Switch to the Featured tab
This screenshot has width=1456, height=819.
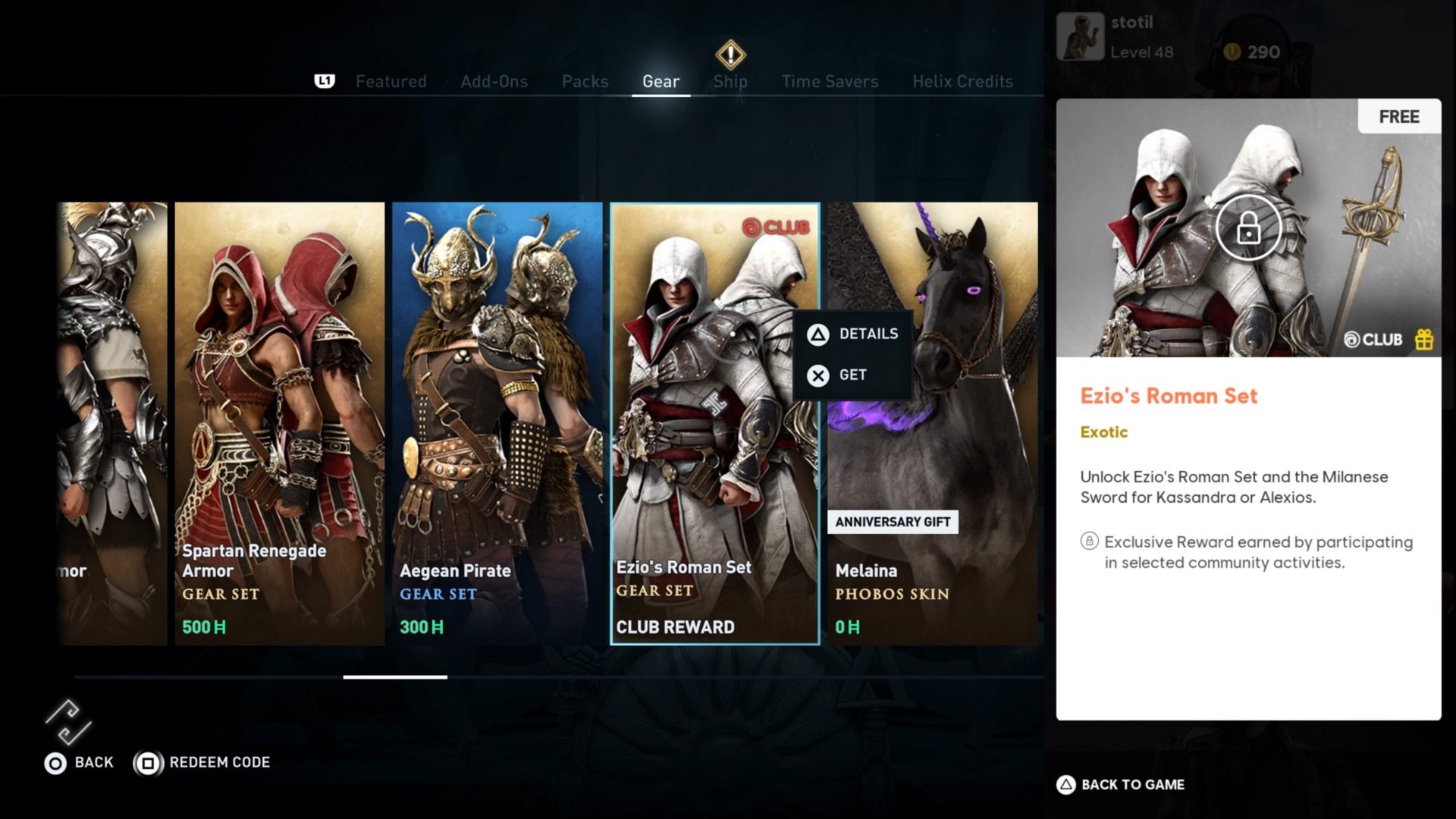tap(391, 81)
